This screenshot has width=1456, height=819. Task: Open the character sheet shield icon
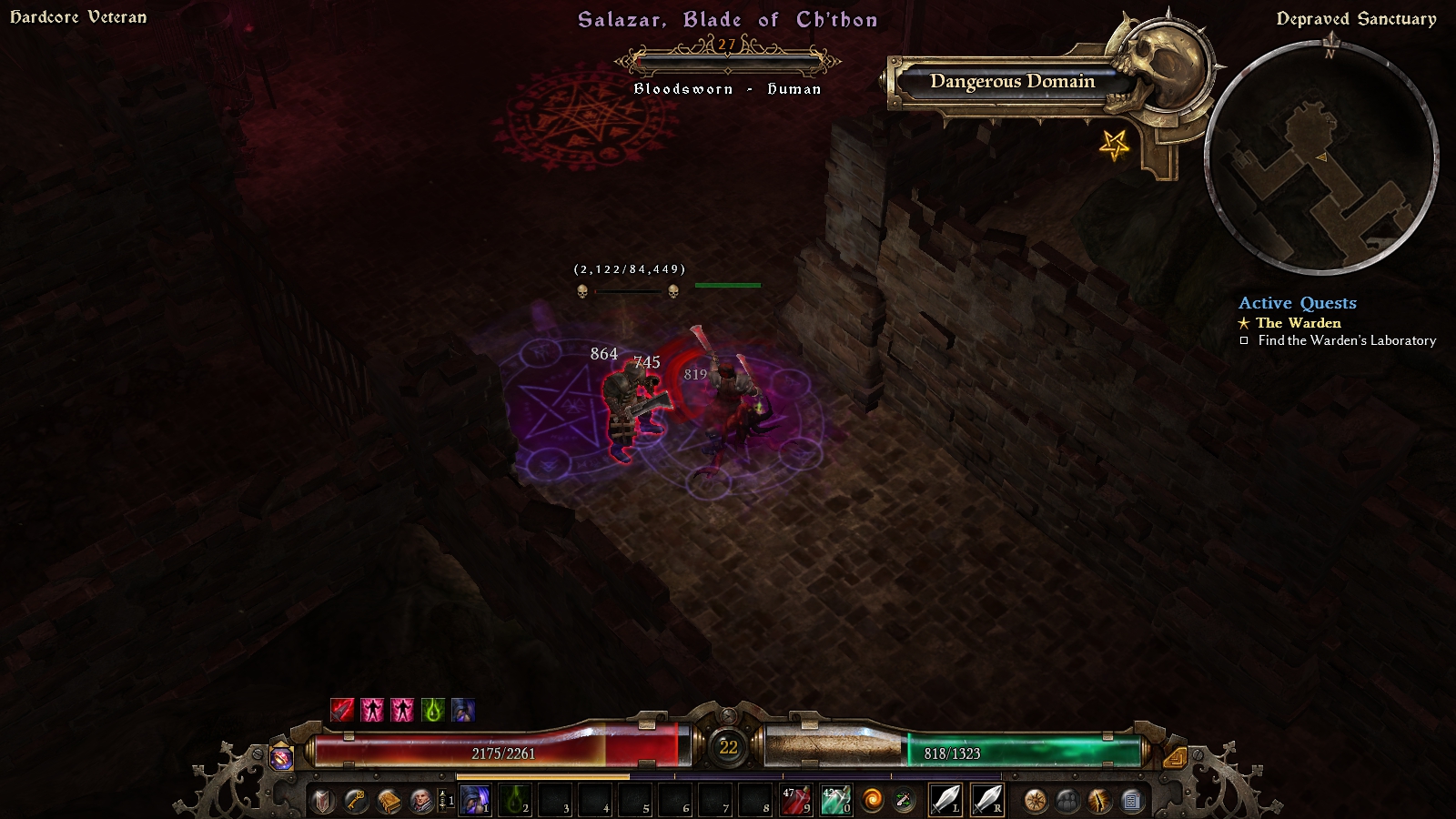pyautogui.click(x=323, y=801)
